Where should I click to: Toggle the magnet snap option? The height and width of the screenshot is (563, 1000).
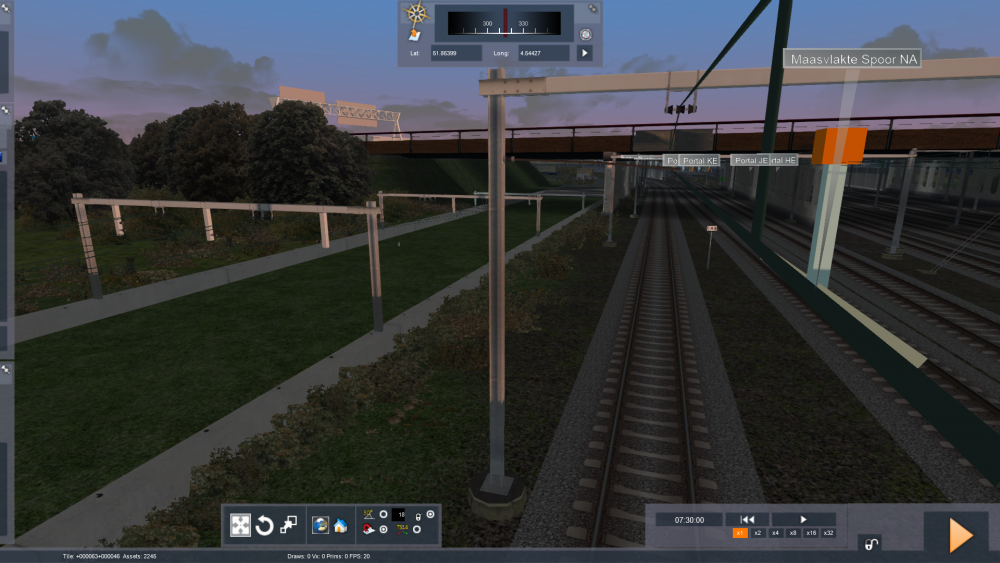383,529
